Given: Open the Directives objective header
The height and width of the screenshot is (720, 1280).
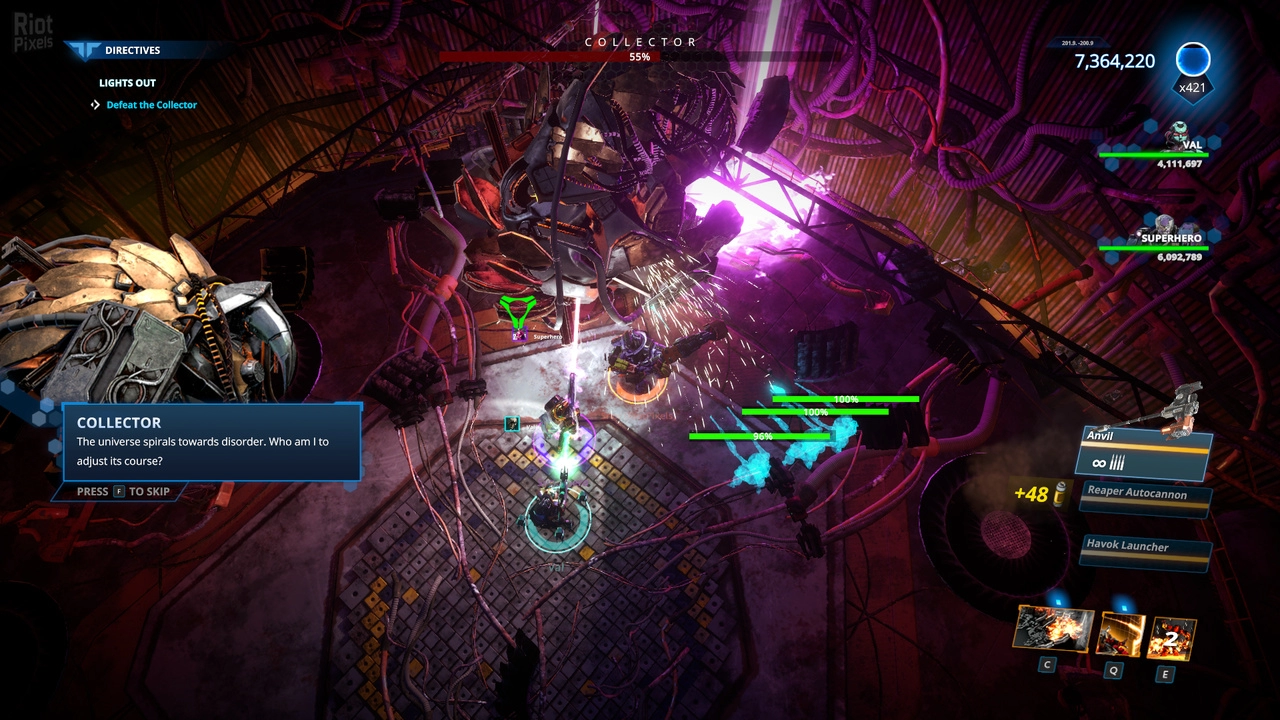Looking at the screenshot, I should [x=132, y=50].
